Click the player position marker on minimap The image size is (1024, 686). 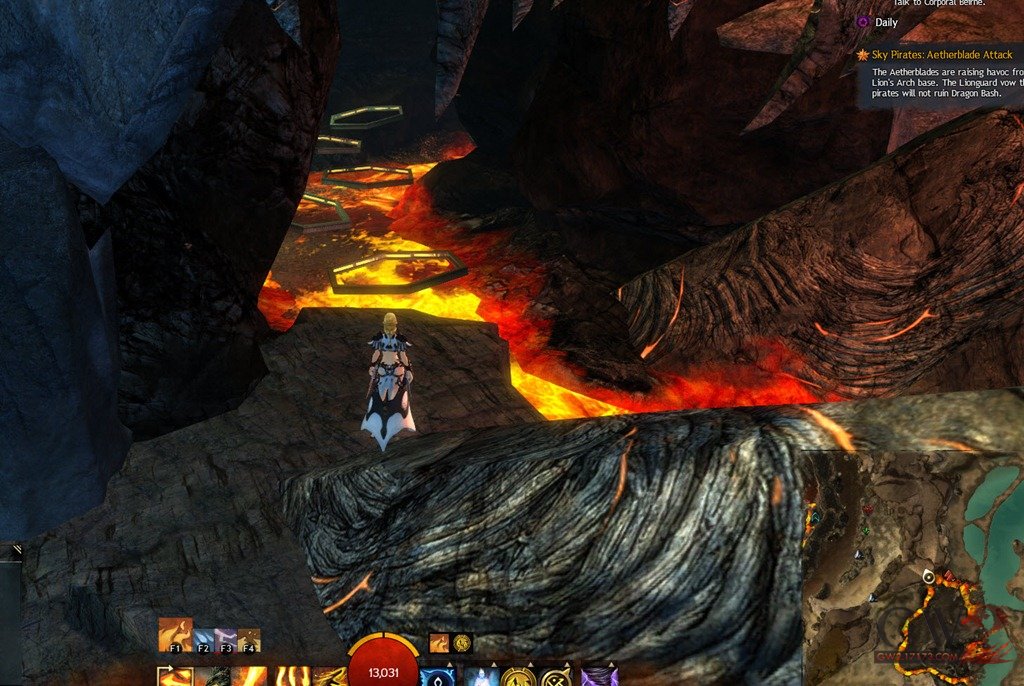coord(928,577)
